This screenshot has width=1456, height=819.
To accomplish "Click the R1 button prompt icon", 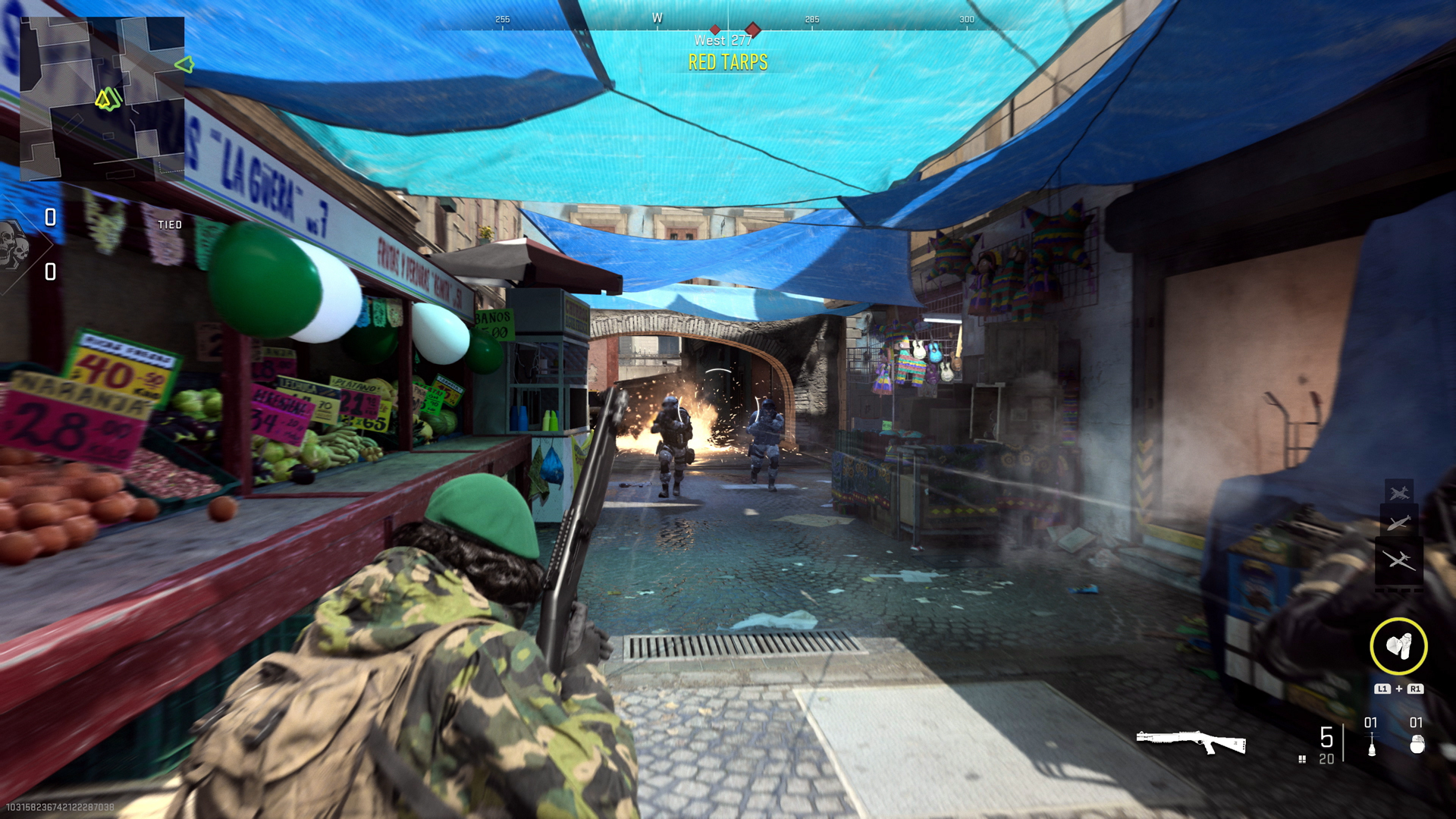I will (1416, 690).
